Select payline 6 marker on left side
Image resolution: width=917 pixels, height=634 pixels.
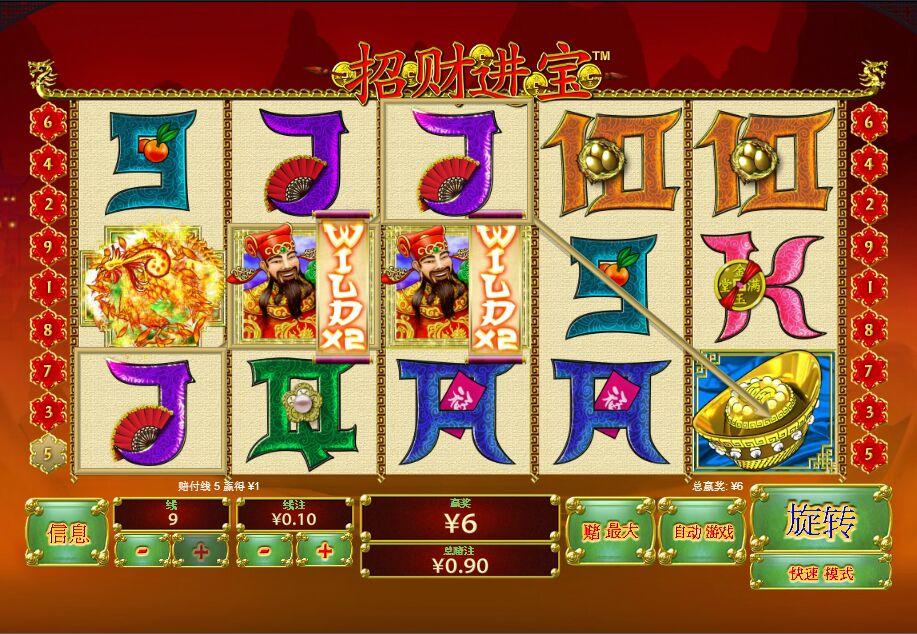click(46, 120)
